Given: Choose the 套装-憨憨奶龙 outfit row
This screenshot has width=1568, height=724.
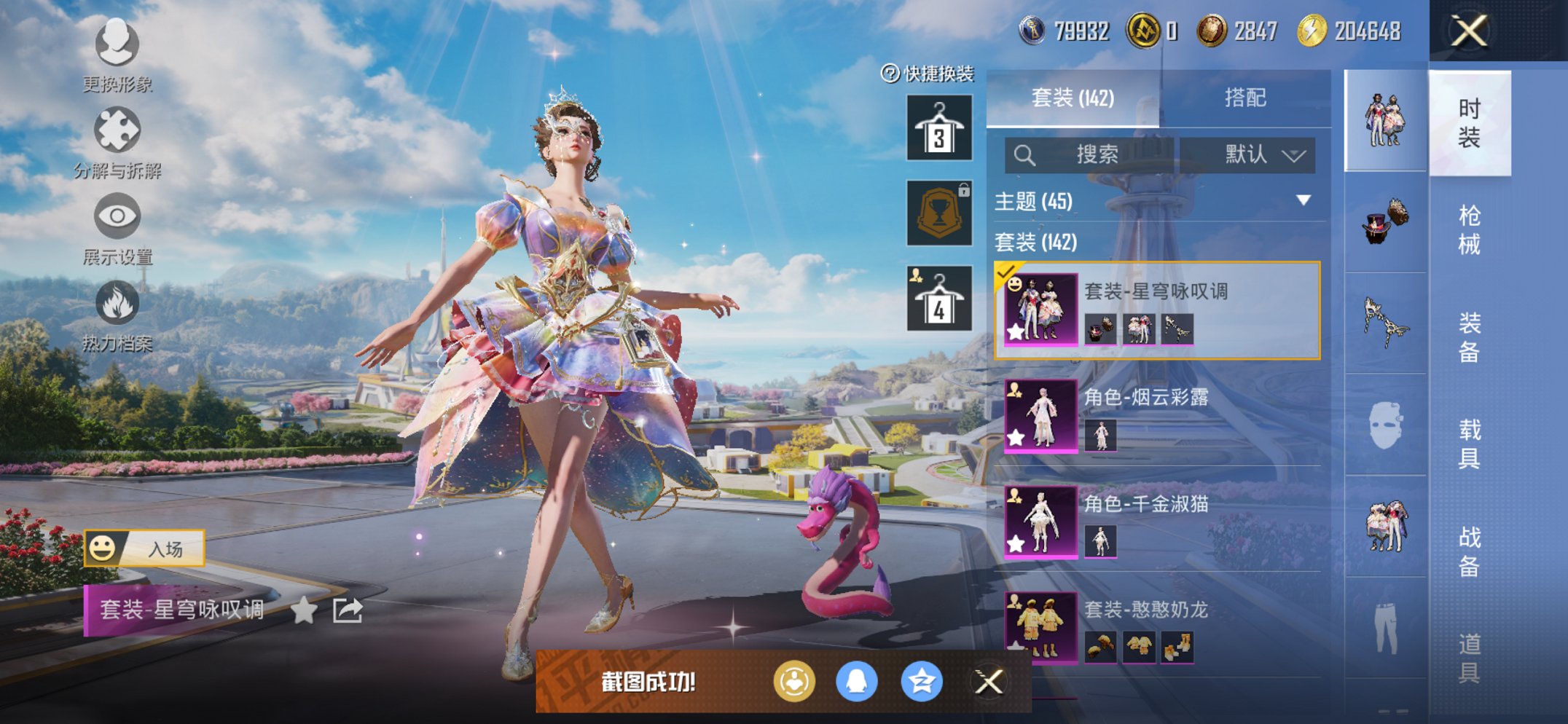Looking at the screenshot, I should click(x=1161, y=628).
